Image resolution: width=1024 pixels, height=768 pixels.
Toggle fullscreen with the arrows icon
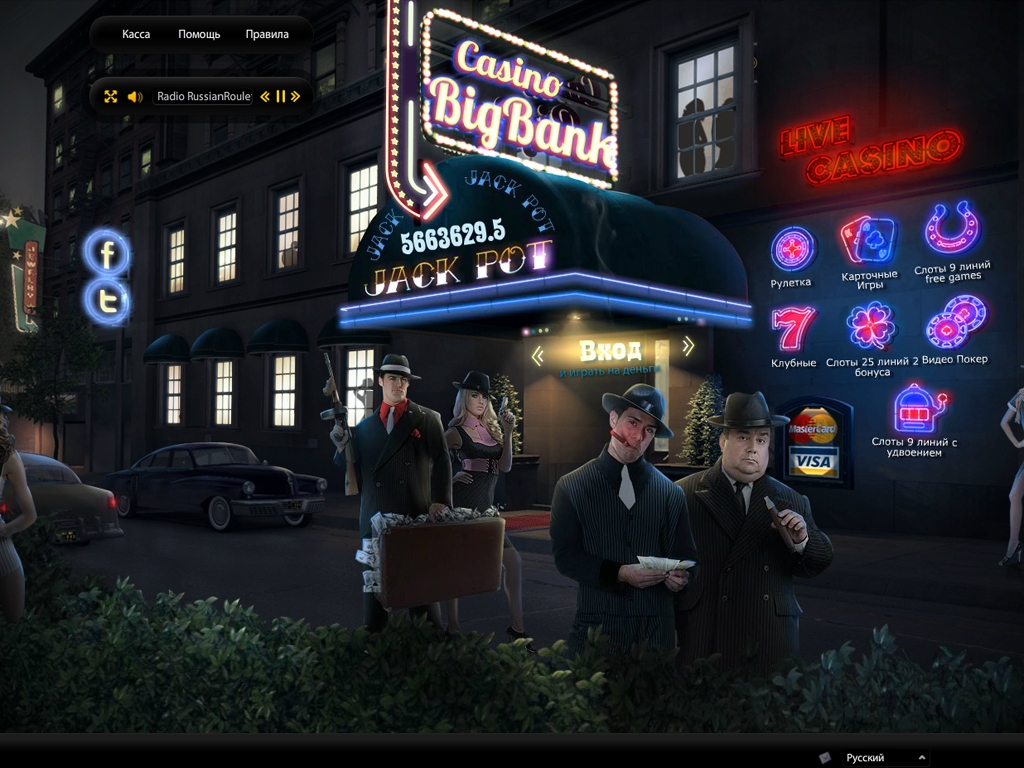tap(111, 97)
